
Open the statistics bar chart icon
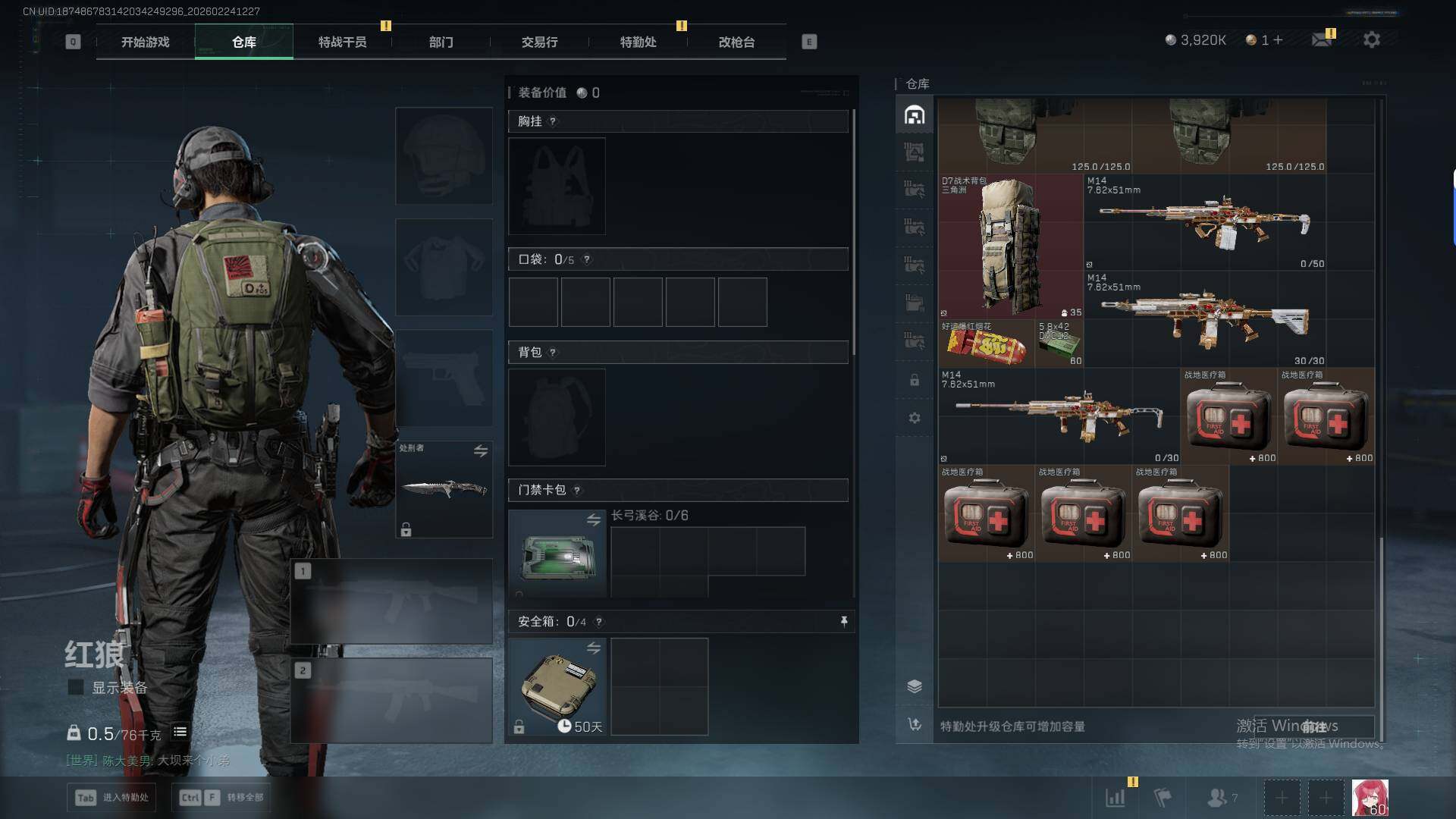click(1115, 798)
